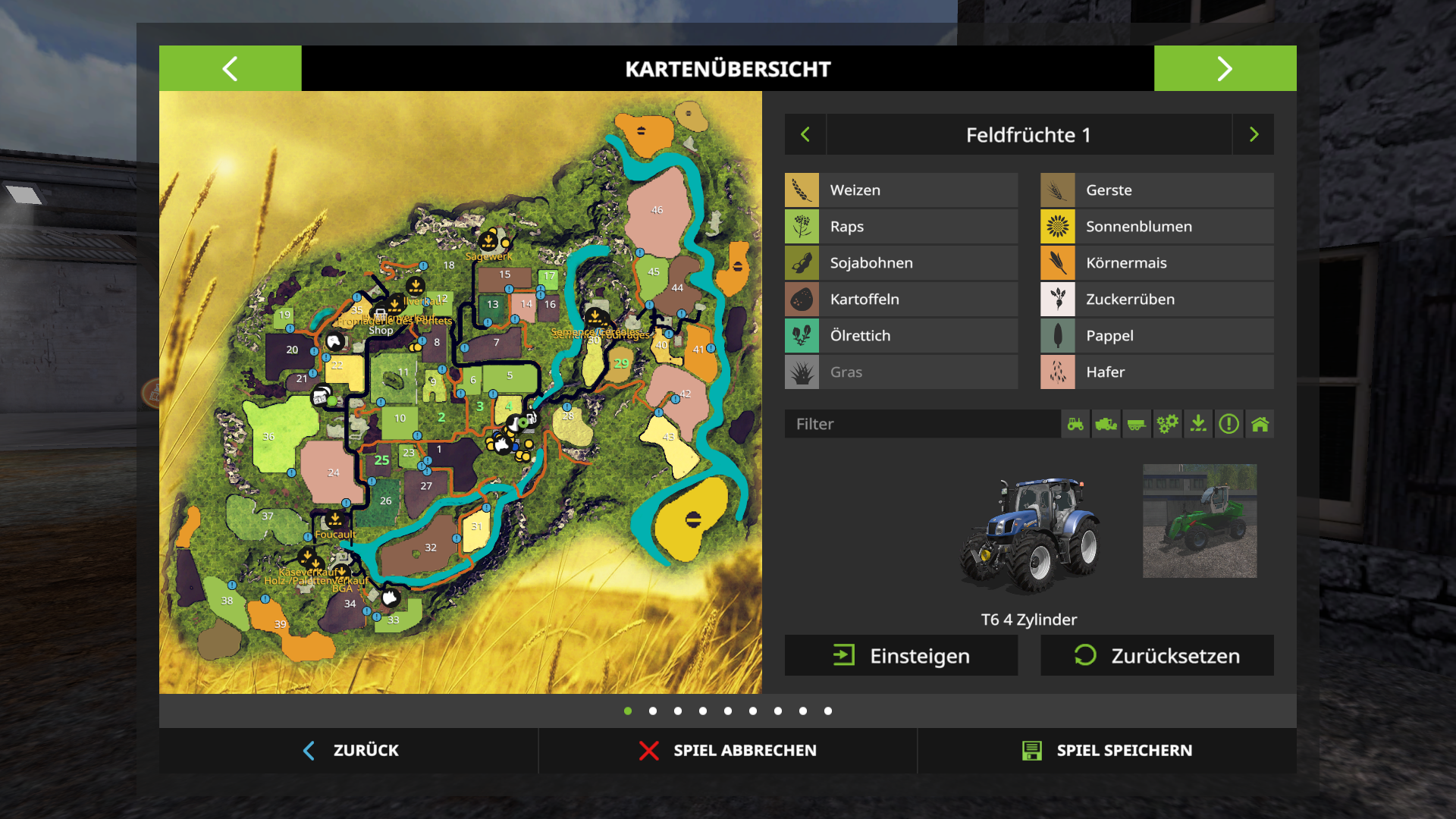Enable the greyed-out Gras entry
Screen dimensions: 1456x819
[x=901, y=372]
